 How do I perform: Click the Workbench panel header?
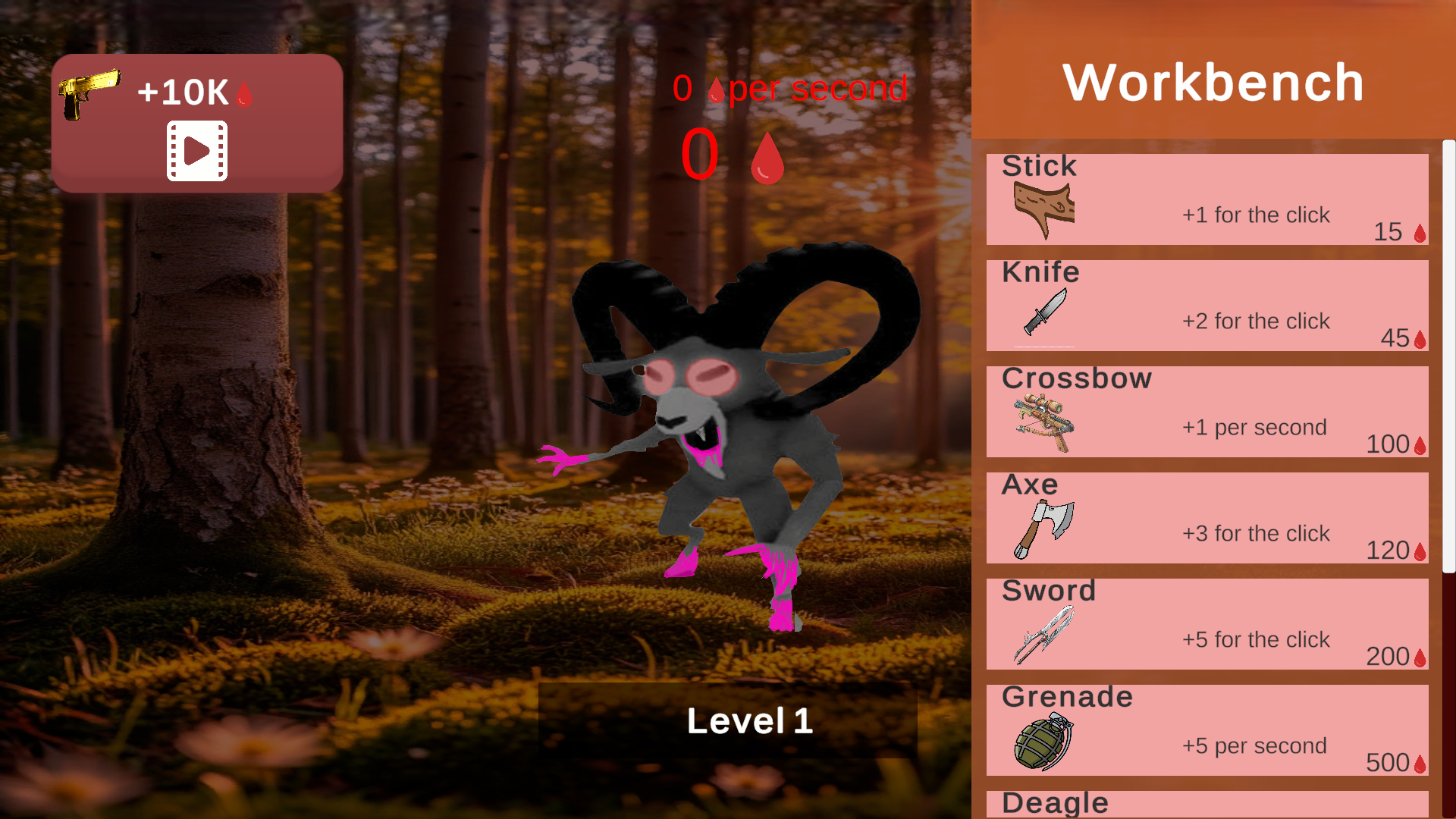pos(1213,83)
